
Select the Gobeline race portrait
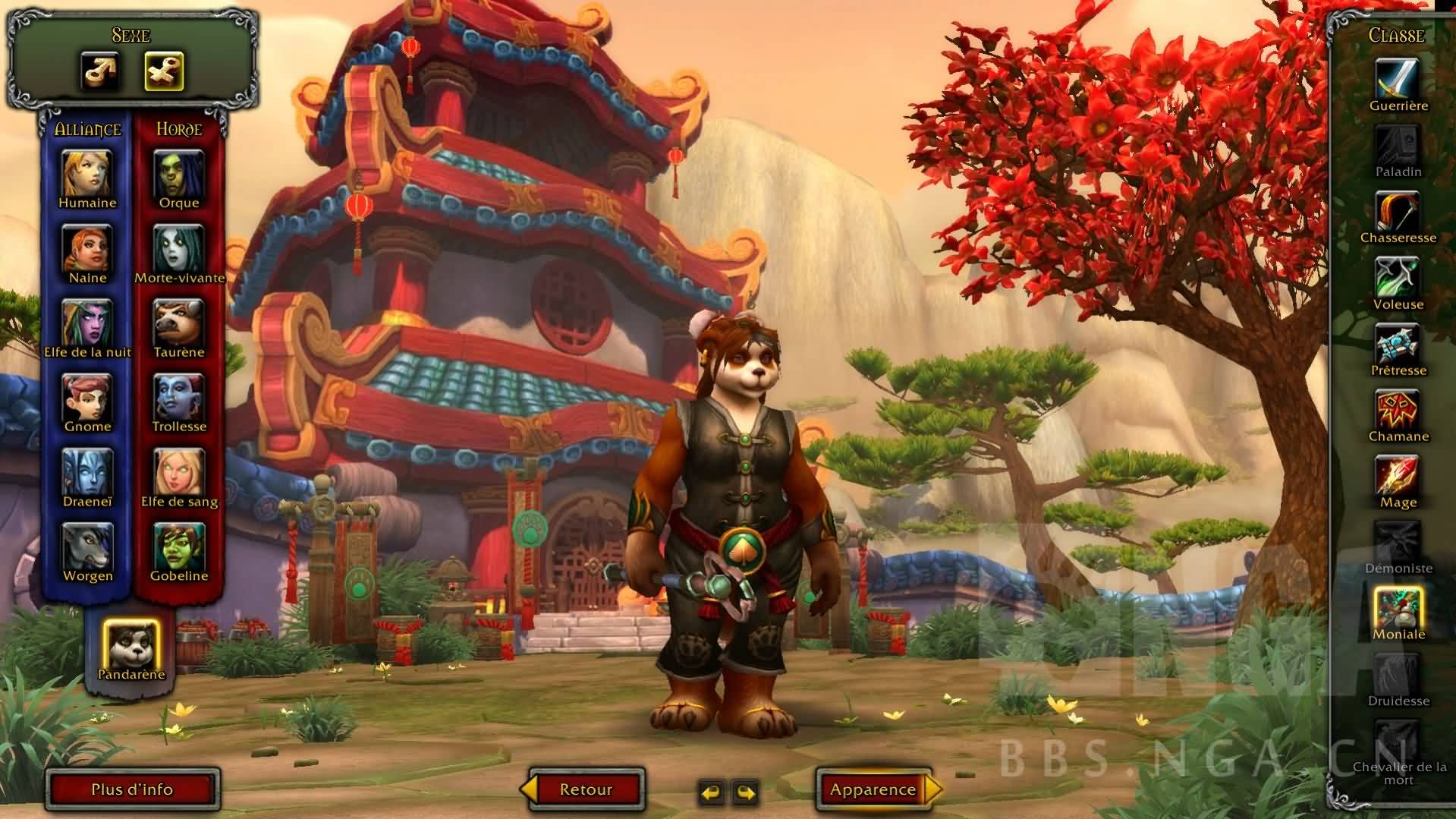tap(179, 547)
